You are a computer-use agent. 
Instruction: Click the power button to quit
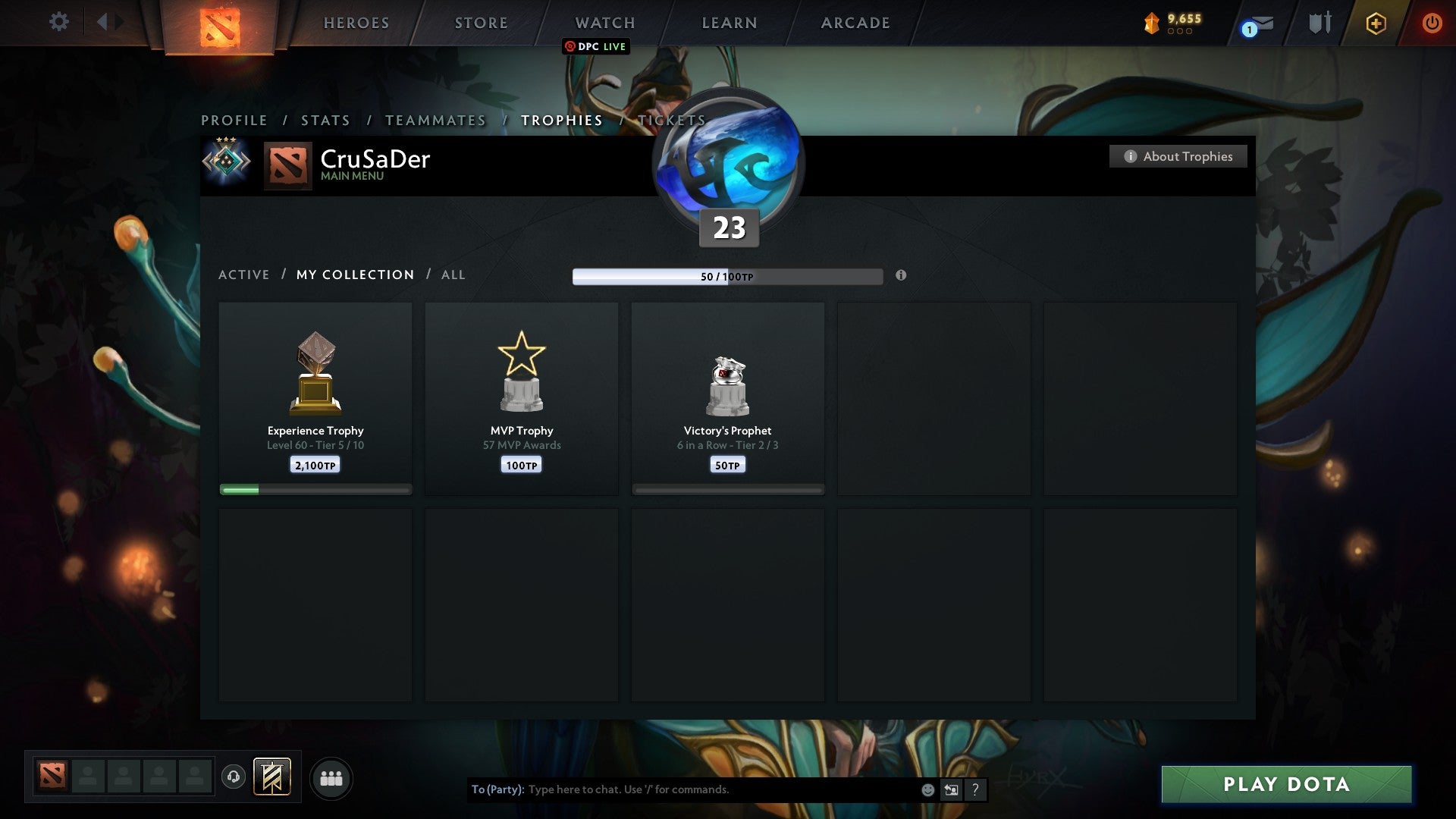(1432, 23)
